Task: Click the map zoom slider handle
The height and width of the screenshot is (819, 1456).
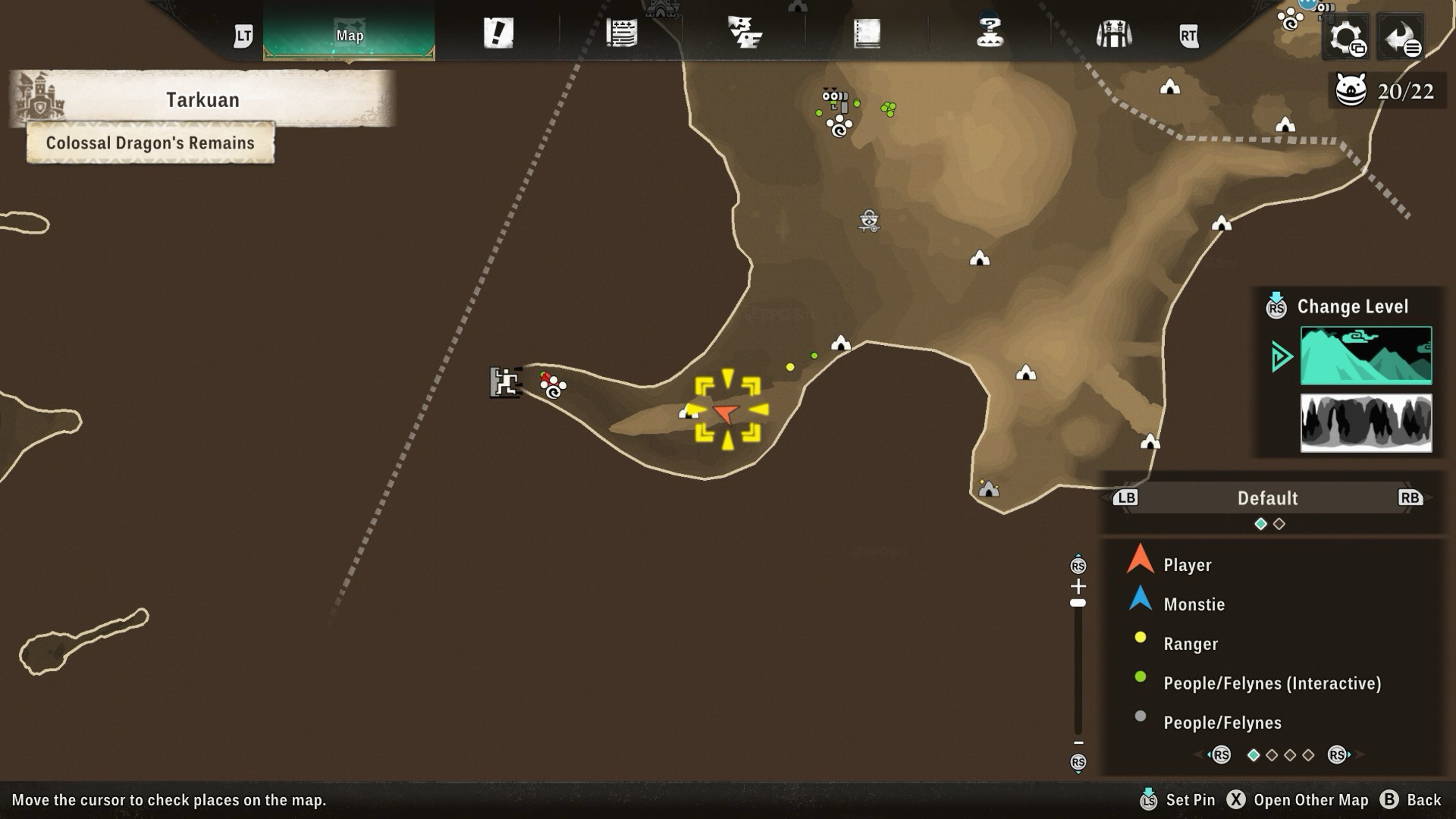Action: (1078, 603)
